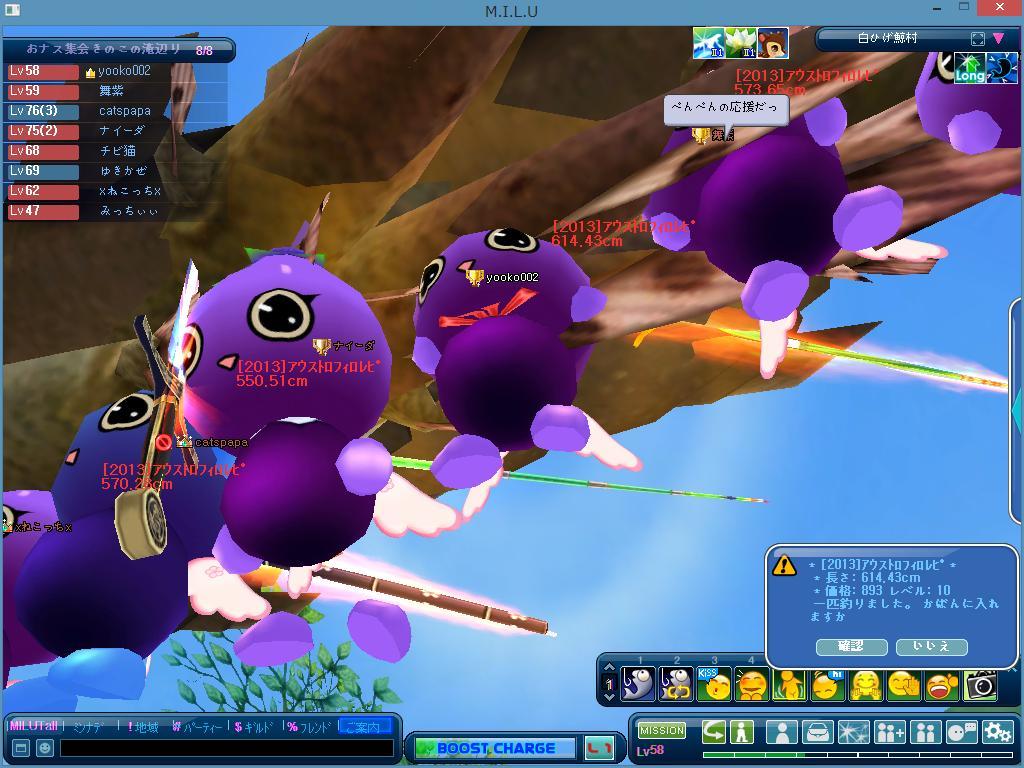Viewport: 1024px width, 768px height.
Task: Select the first fishing hook skill slot
Action: click(x=638, y=685)
